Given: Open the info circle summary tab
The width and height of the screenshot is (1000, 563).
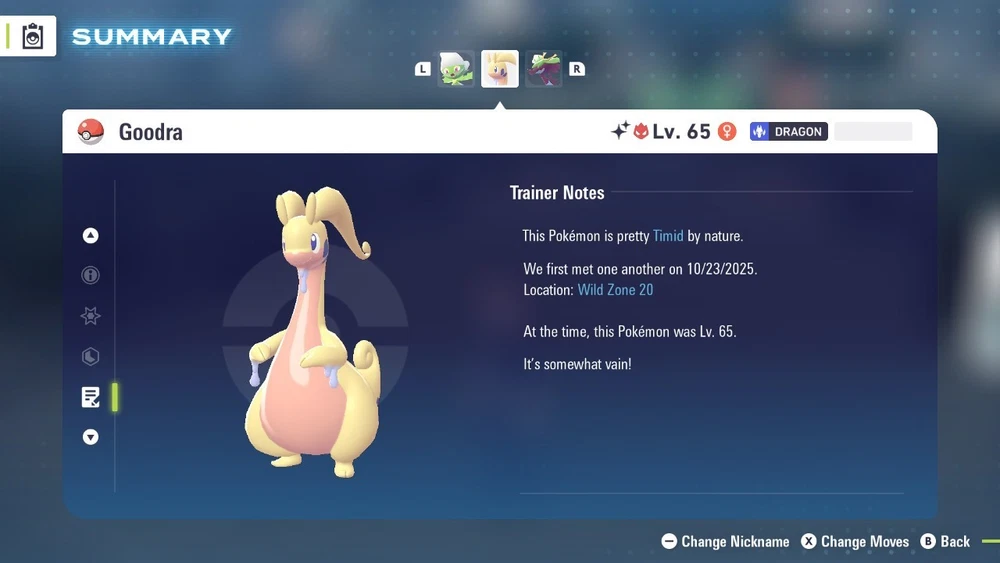Looking at the screenshot, I should [91, 275].
